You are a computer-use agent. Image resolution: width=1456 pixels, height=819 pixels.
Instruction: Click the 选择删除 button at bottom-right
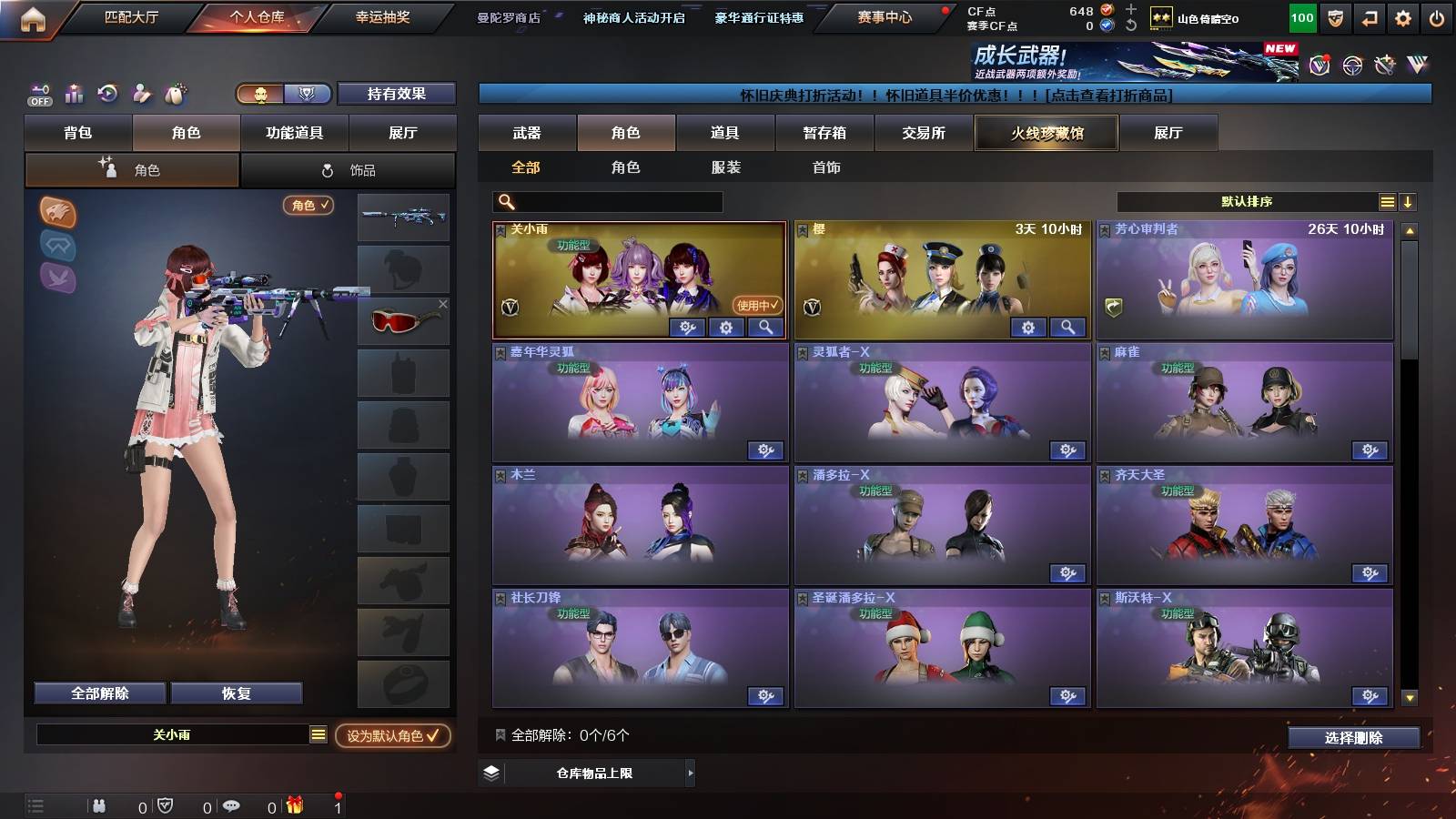(1352, 738)
